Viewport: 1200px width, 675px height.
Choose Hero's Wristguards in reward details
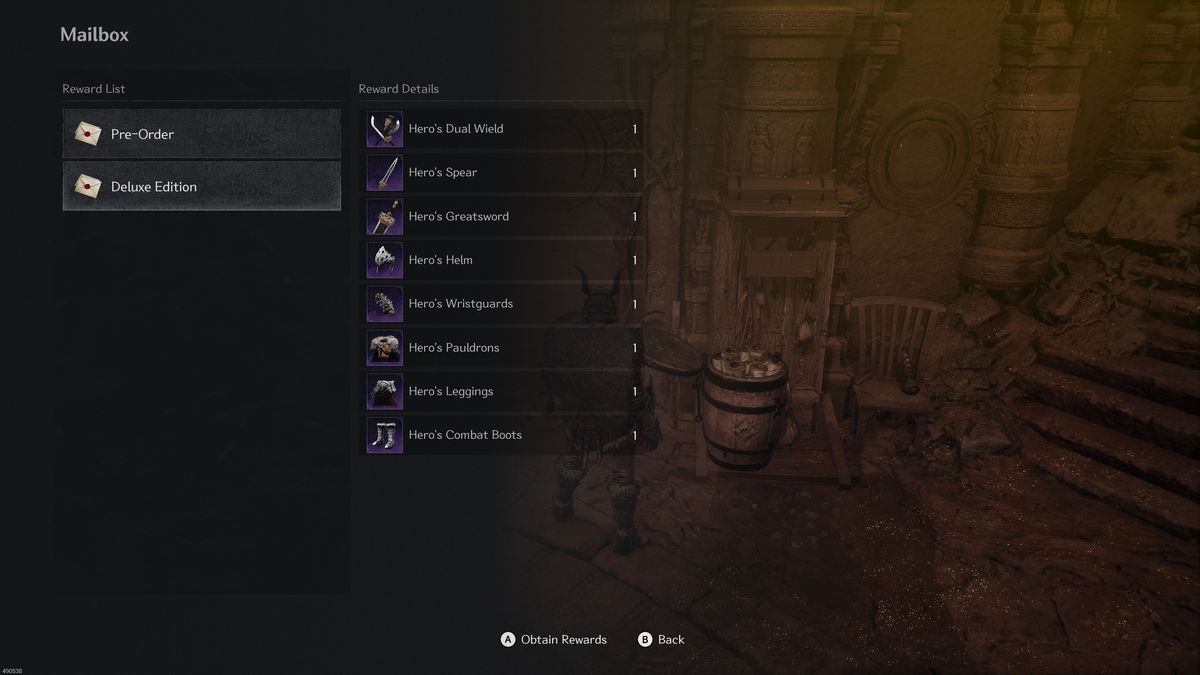(x=501, y=304)
